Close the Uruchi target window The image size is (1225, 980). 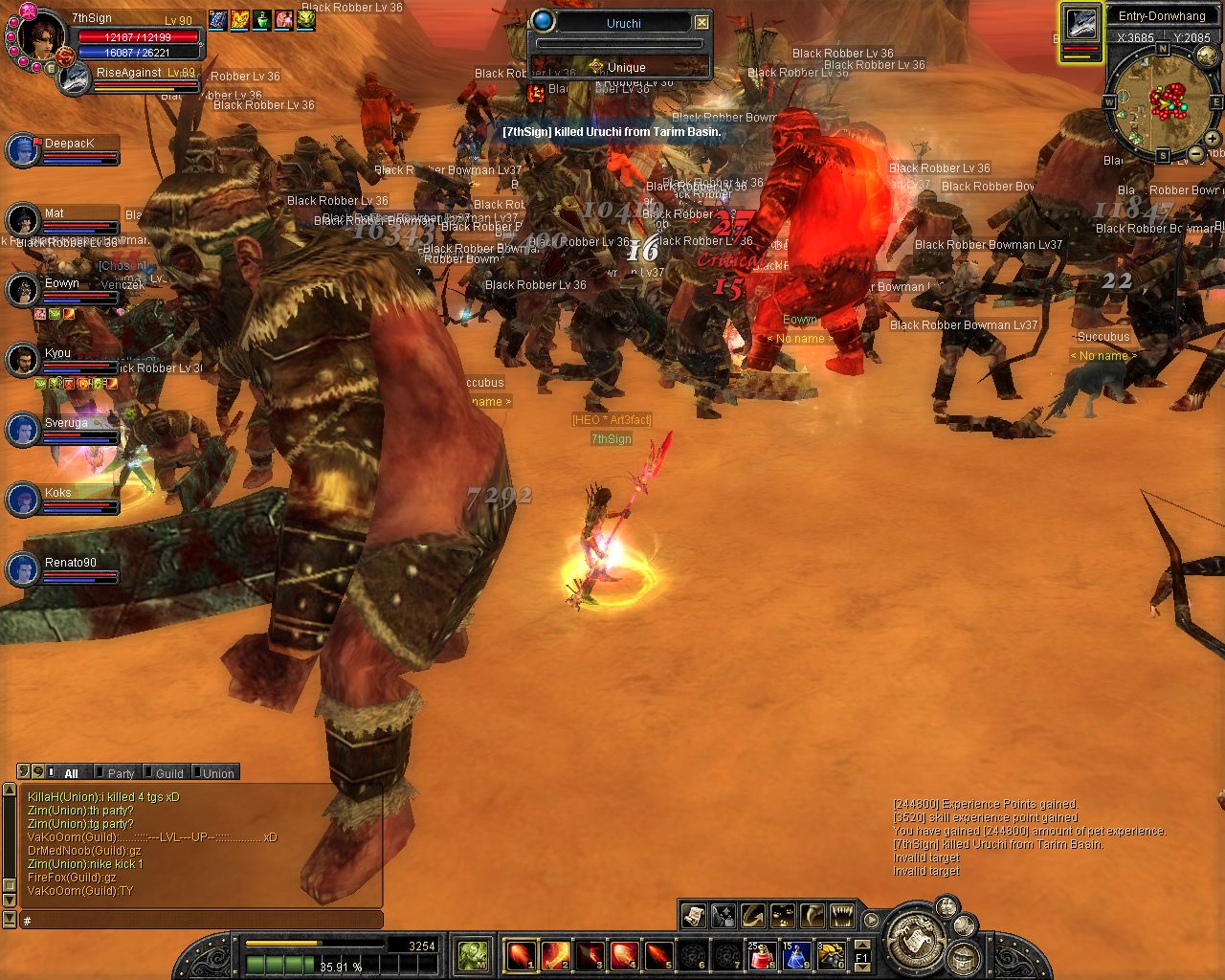(x=702, y=22)
